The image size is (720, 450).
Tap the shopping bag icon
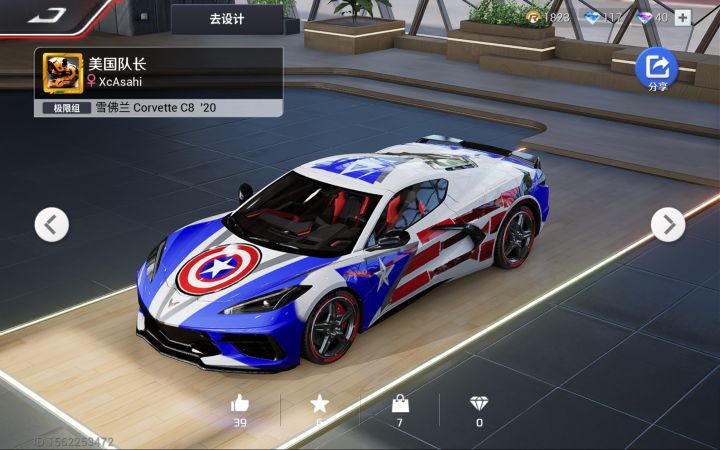coord(400,404)
